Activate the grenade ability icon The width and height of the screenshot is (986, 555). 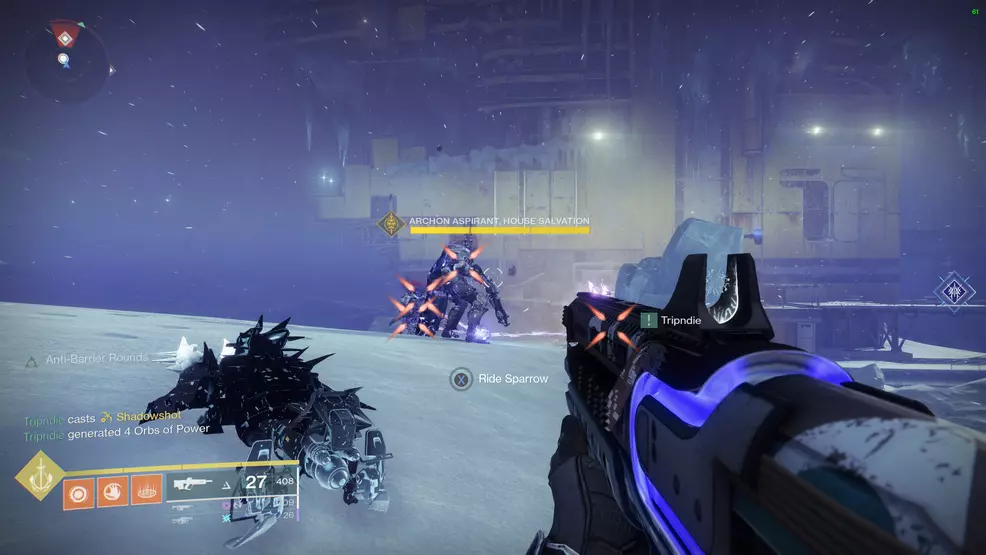[x=78, y=493]
